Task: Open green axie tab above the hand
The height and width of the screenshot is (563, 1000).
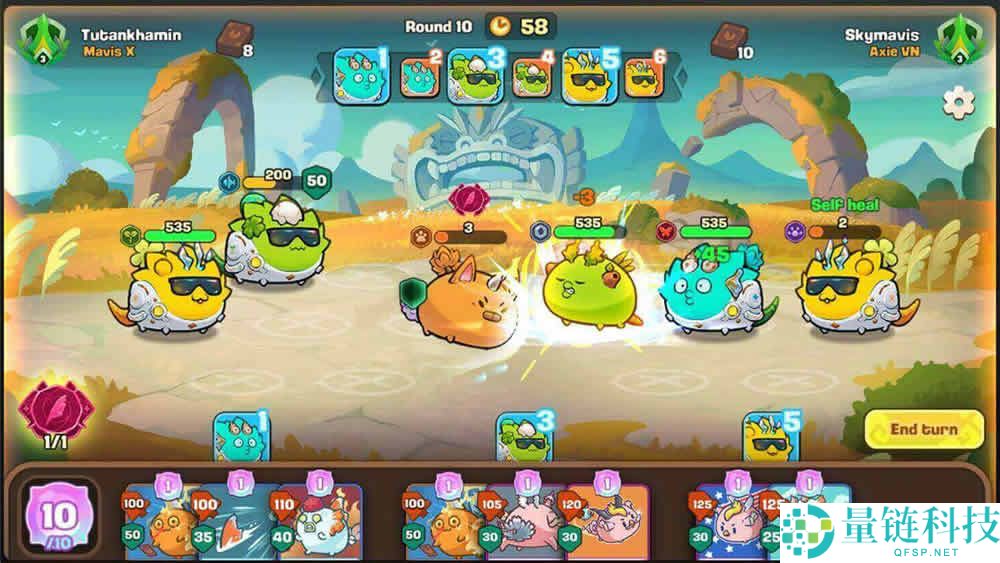Action: pyautogui.click(x=525, y=438)
